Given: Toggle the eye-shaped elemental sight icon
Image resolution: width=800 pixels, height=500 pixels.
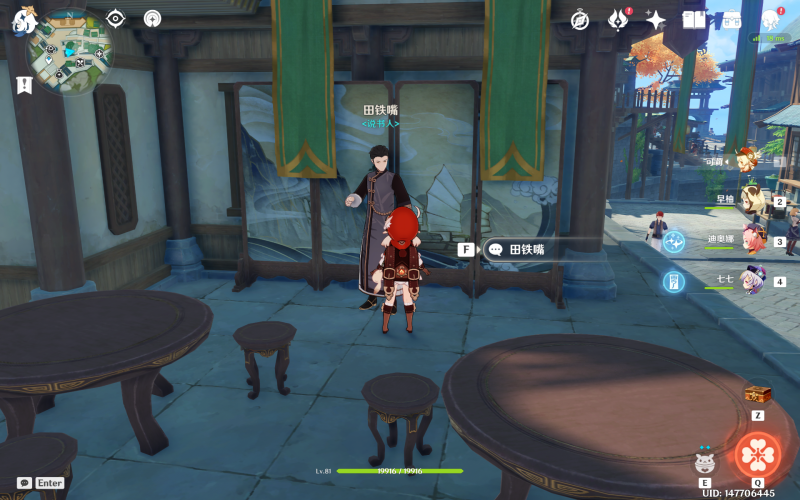Looking at the screenshot, I should (116, 18).
